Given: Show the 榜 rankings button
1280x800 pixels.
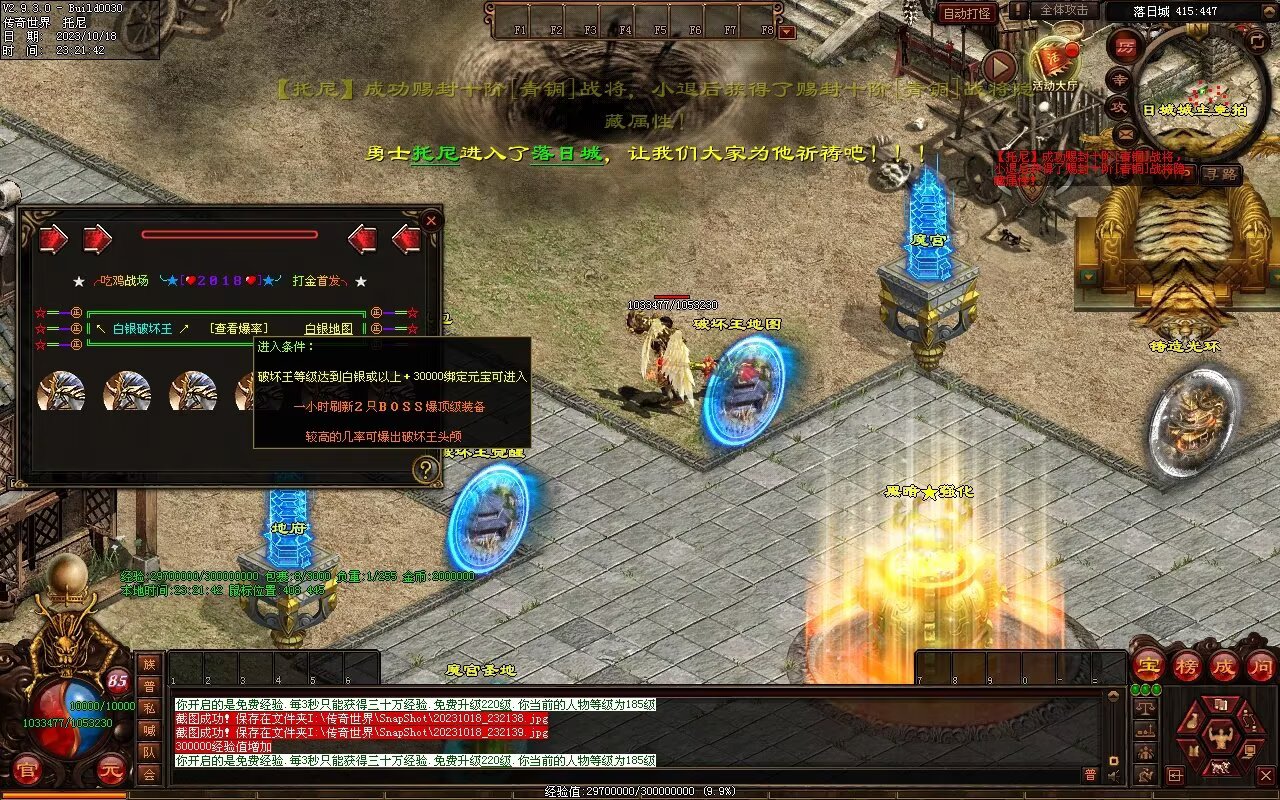Looking at the screenshot, I should click(1187, 665).
